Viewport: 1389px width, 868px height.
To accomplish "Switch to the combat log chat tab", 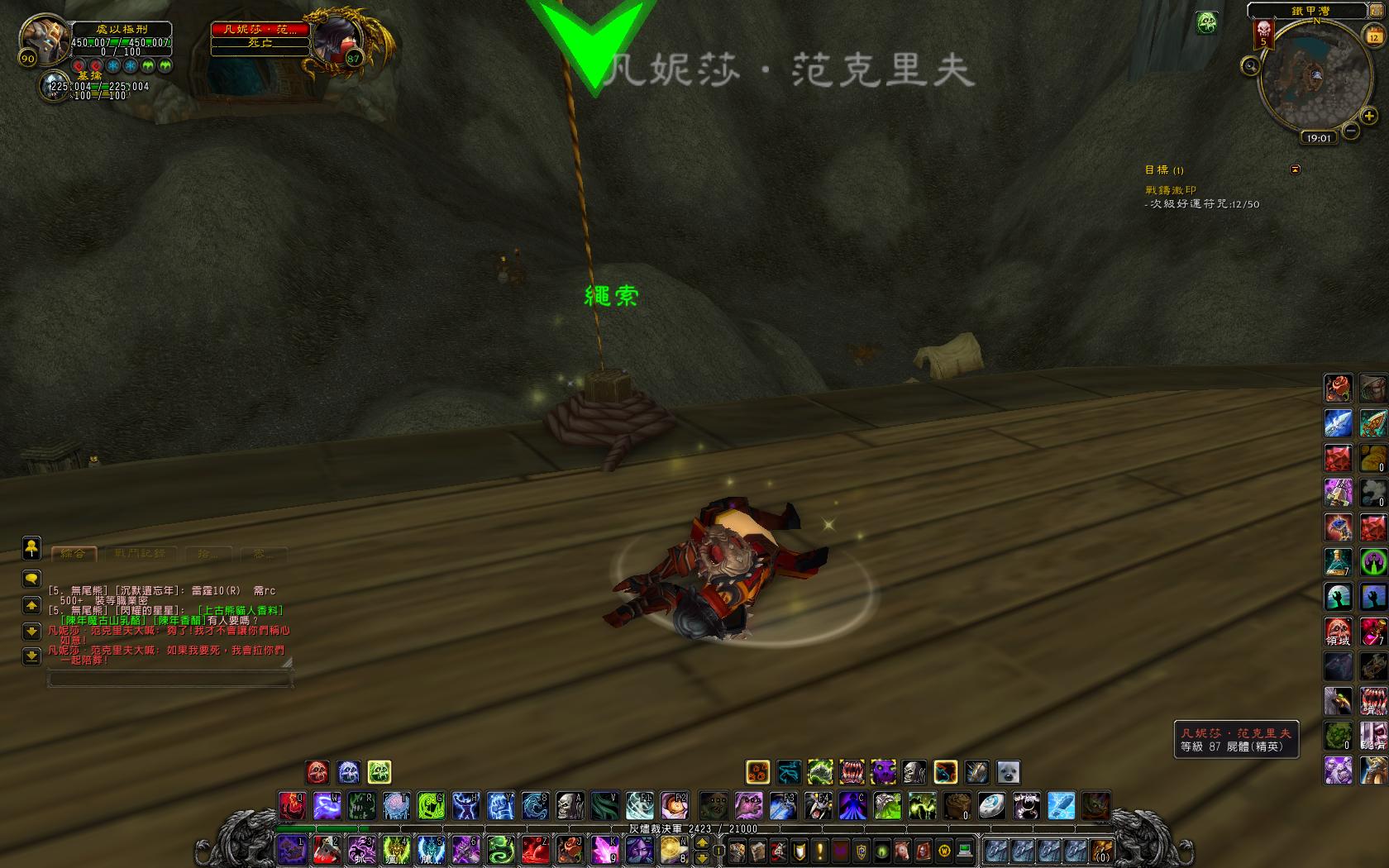I will coord(140,553).
